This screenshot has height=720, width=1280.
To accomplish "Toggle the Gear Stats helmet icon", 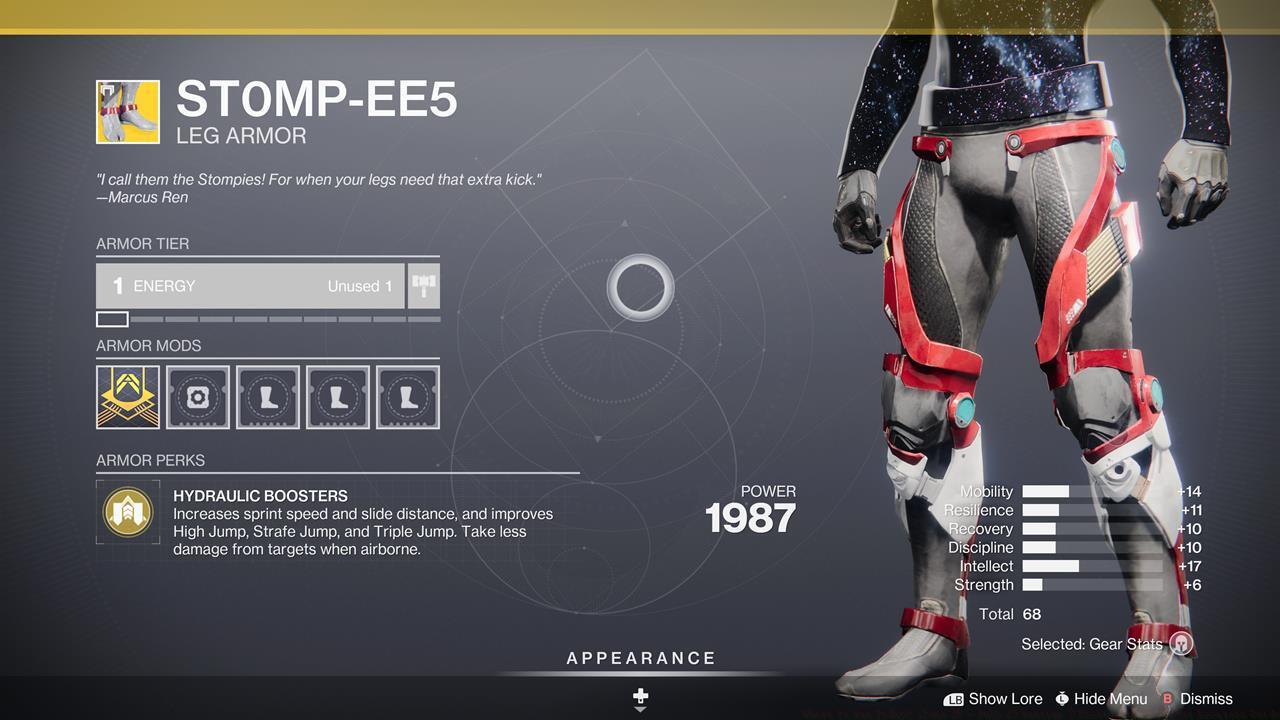I will (x=1181, y=644).
